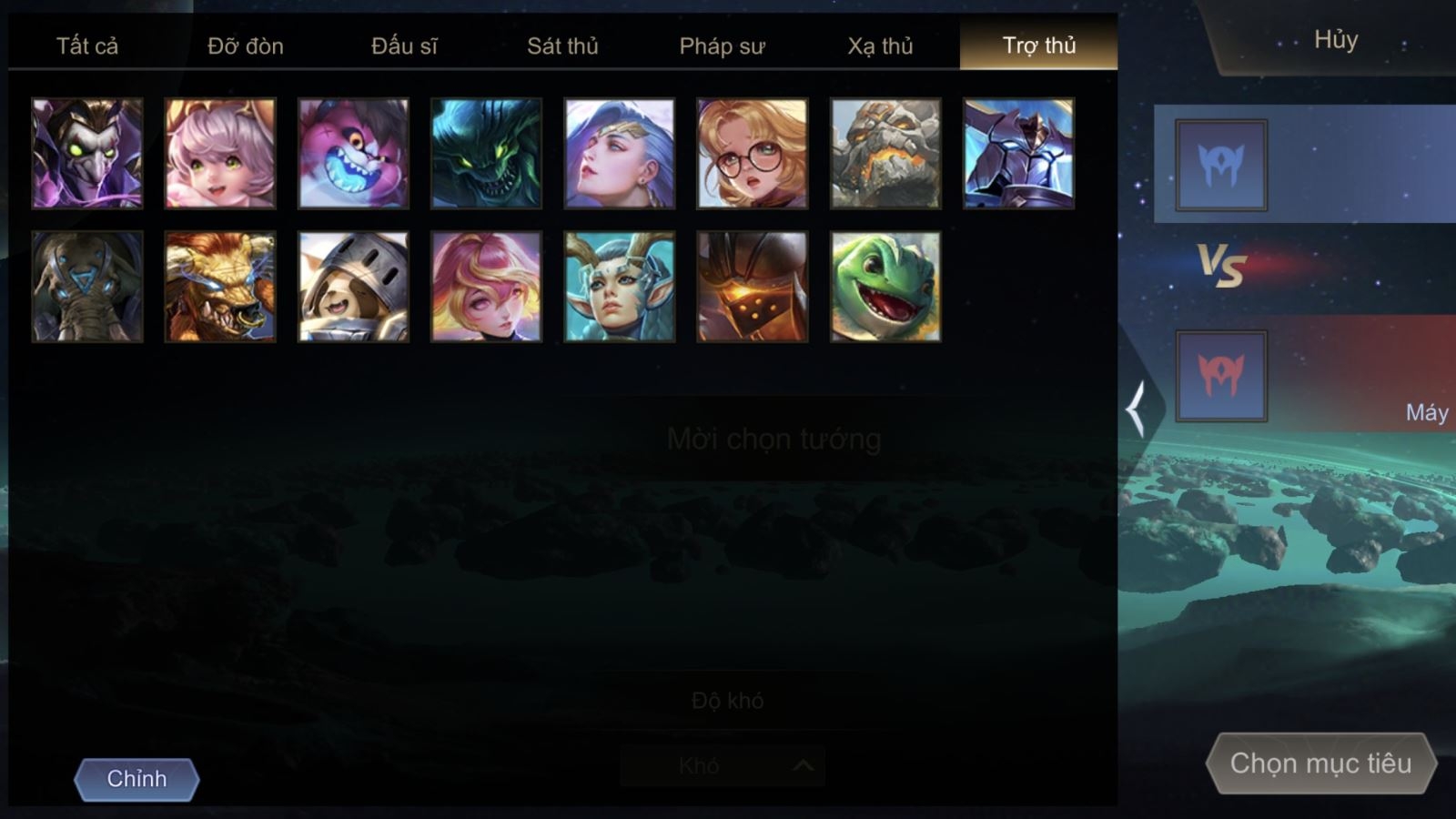
Task: Collapse the panel with the side arrow
Action: click(x=1137, y=409)
